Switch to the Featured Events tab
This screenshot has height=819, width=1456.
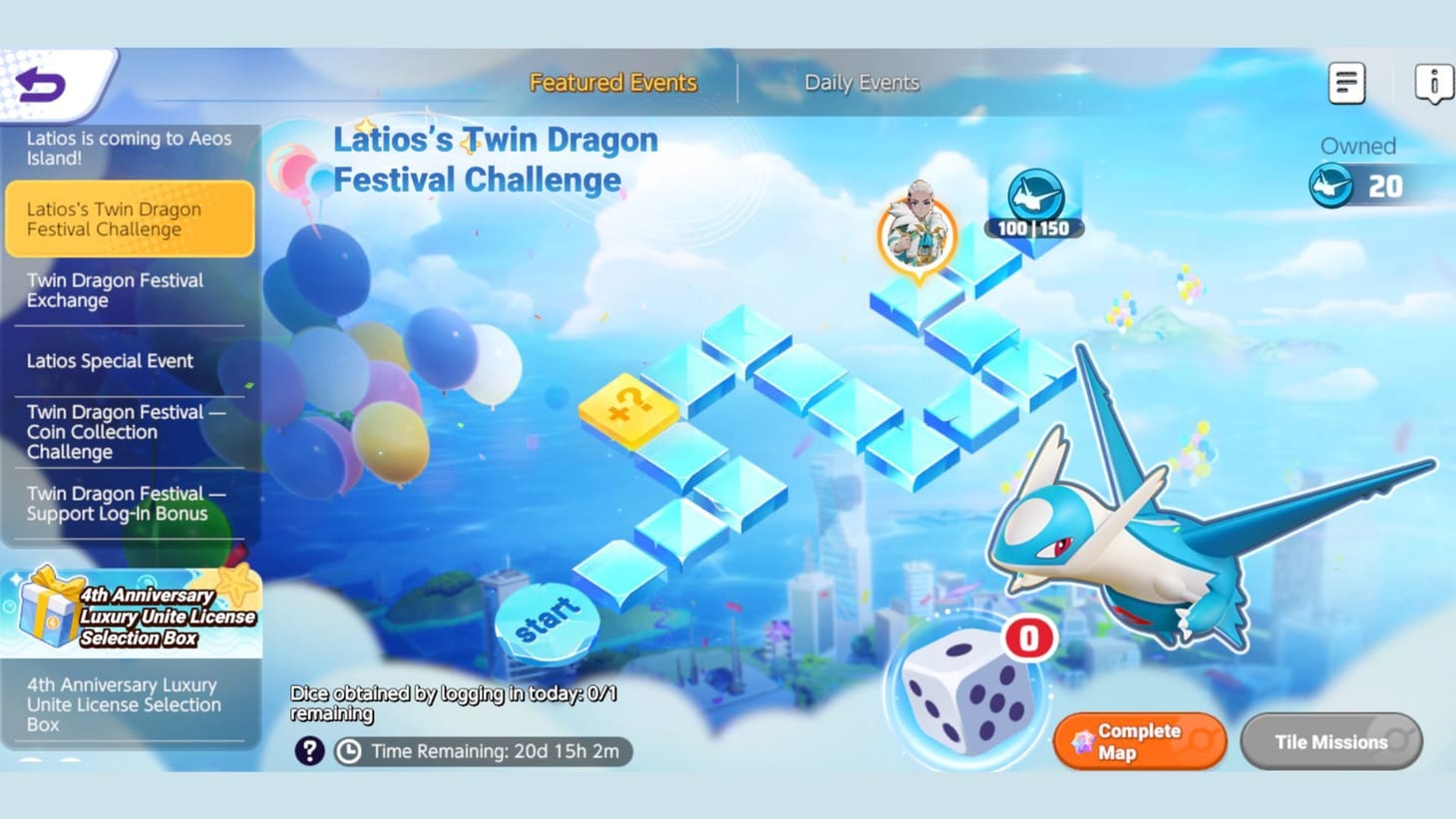click(x=612, y=83)
